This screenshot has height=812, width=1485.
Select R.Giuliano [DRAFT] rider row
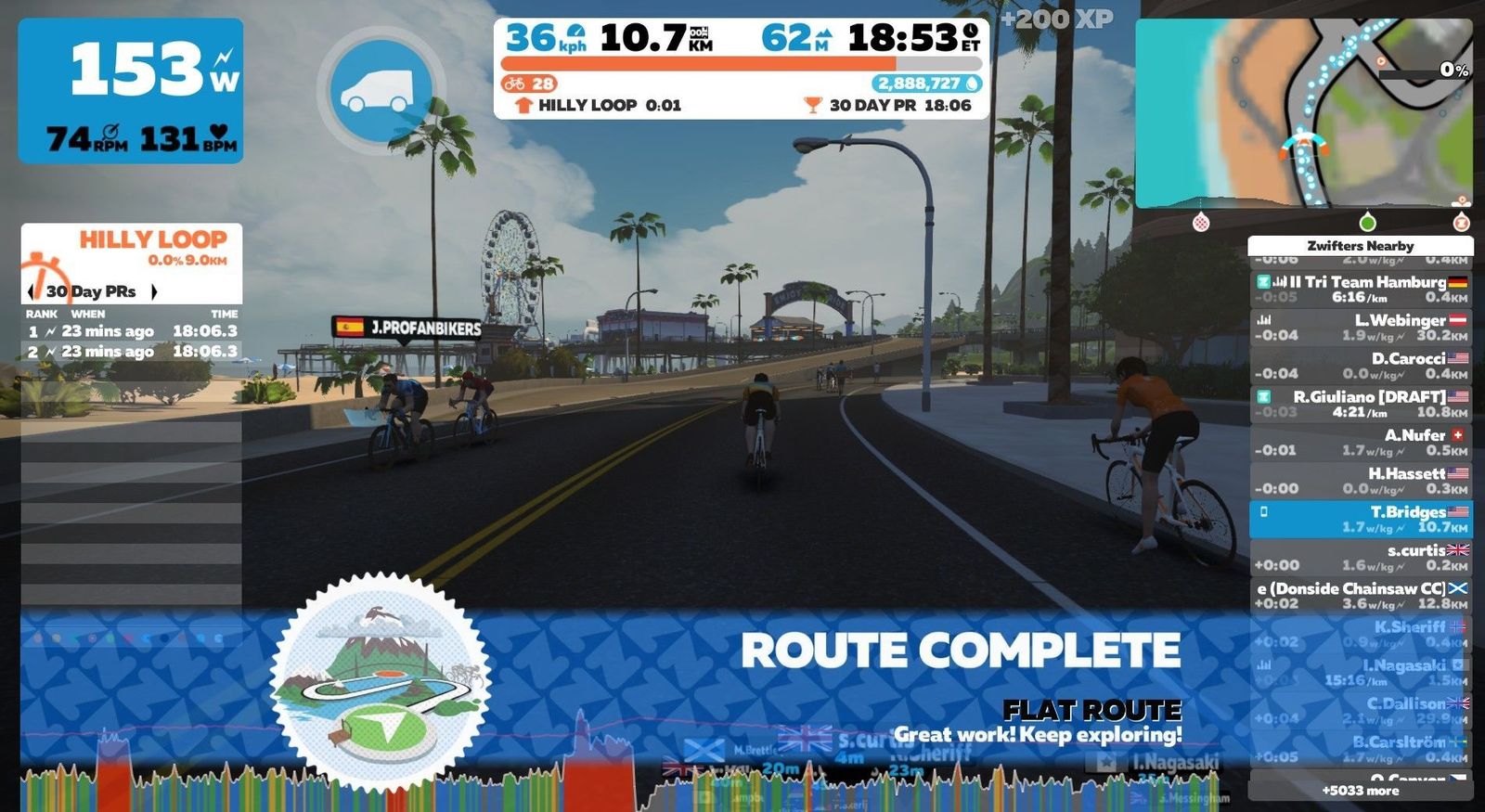[1361, 404]
